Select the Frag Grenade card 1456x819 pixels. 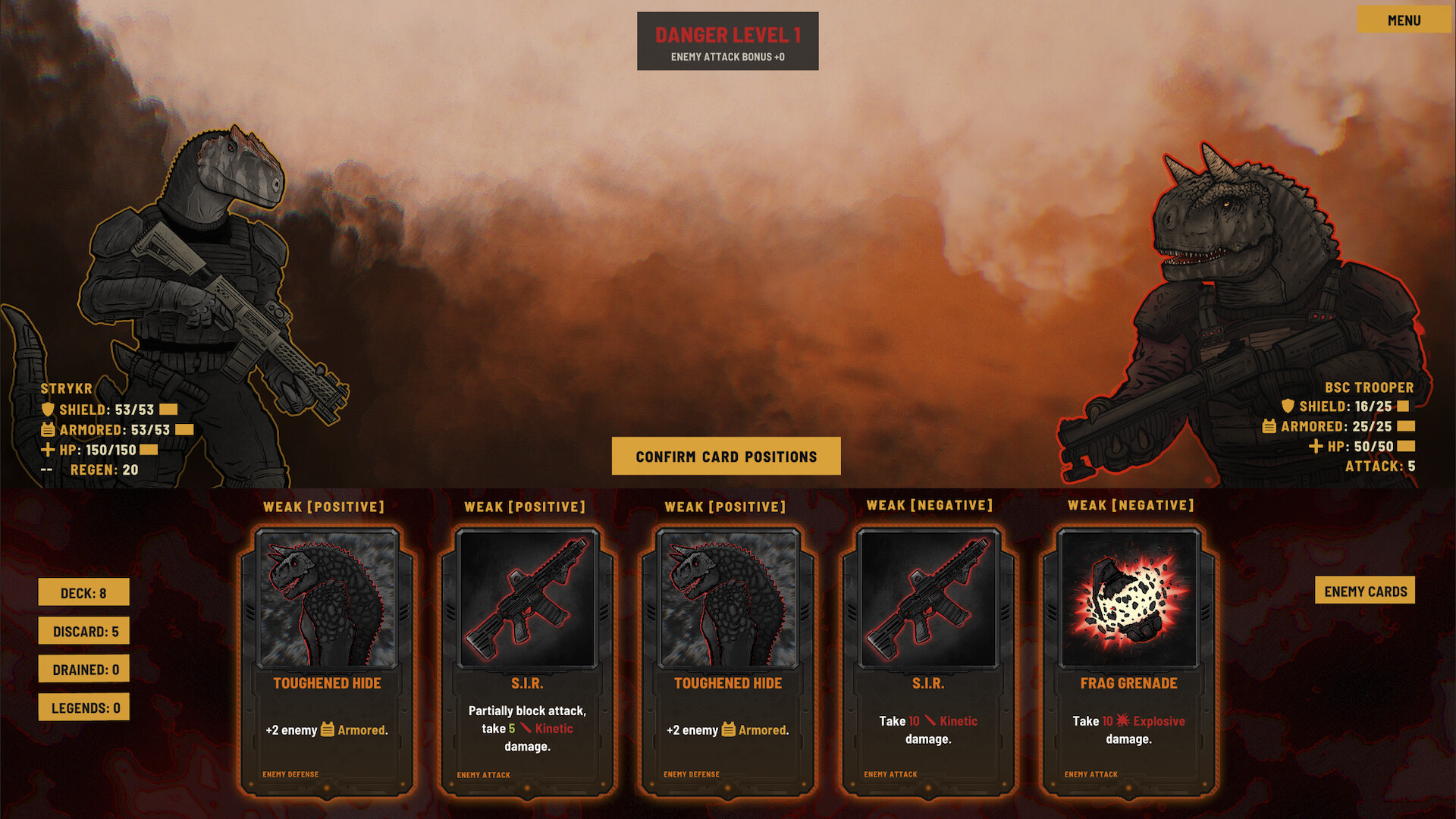1128,660
